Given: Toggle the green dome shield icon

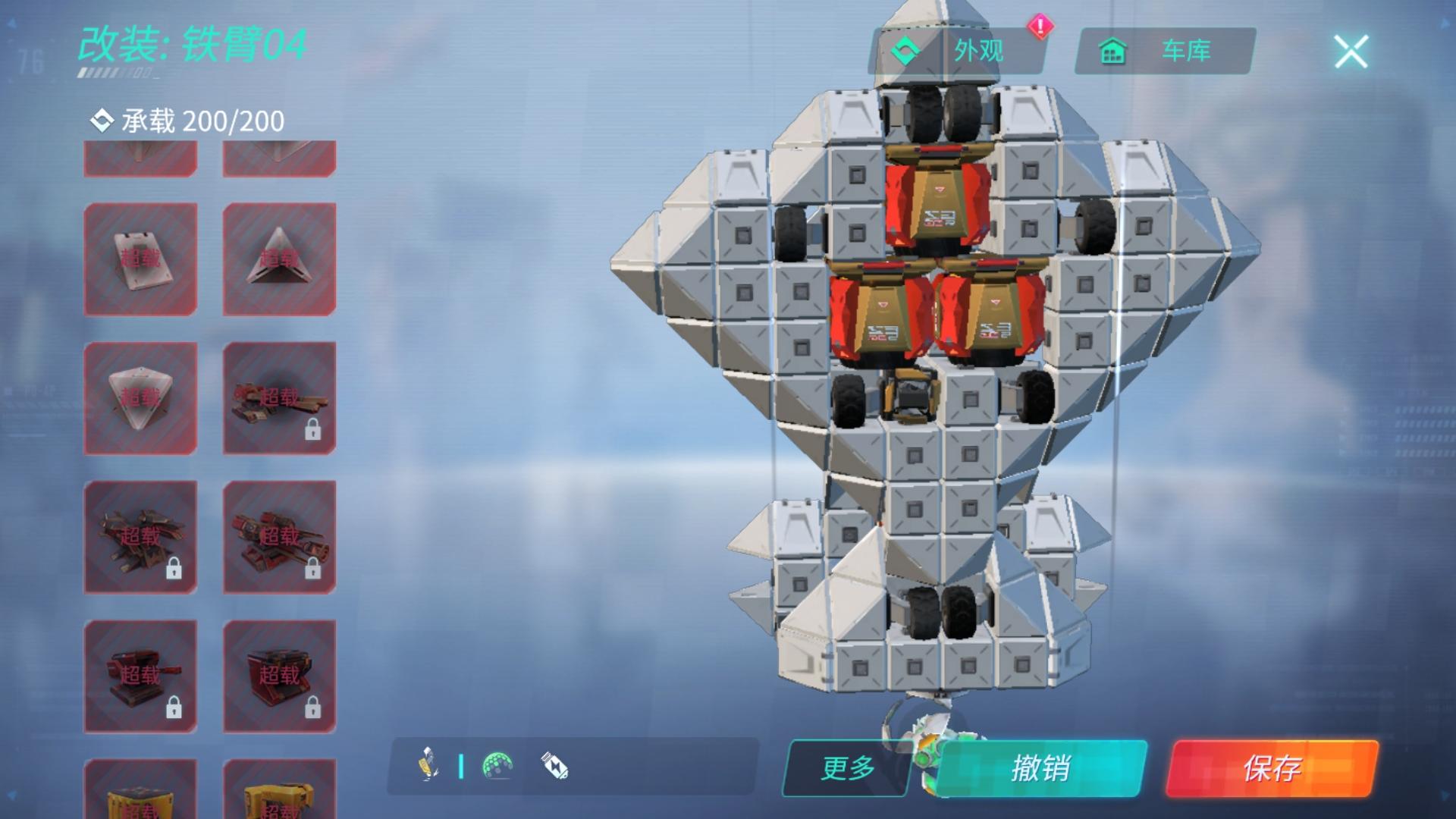Looking at the screenshot, I should pyautogui.click(x=497, y=766).
